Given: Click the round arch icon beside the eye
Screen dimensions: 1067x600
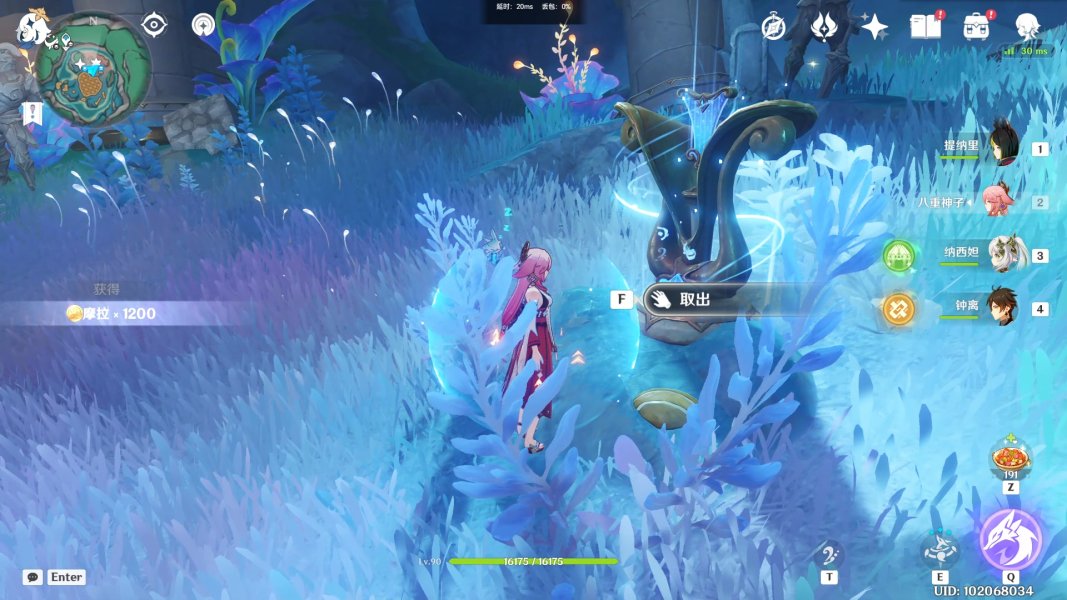Looking at the screenshot, I should 204,25.
